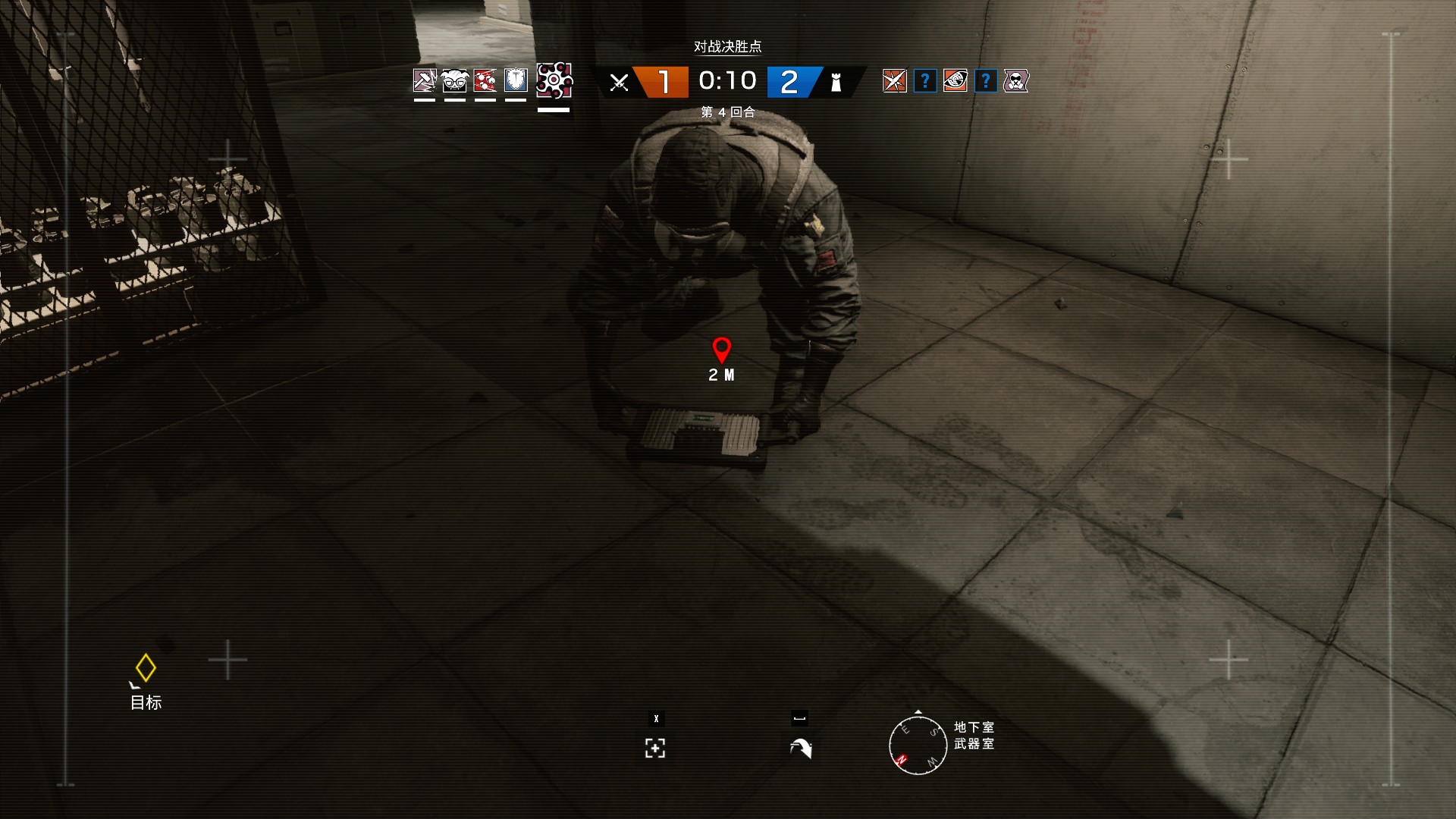Click the red-X eliminated enemy portrait

(894, 80)
